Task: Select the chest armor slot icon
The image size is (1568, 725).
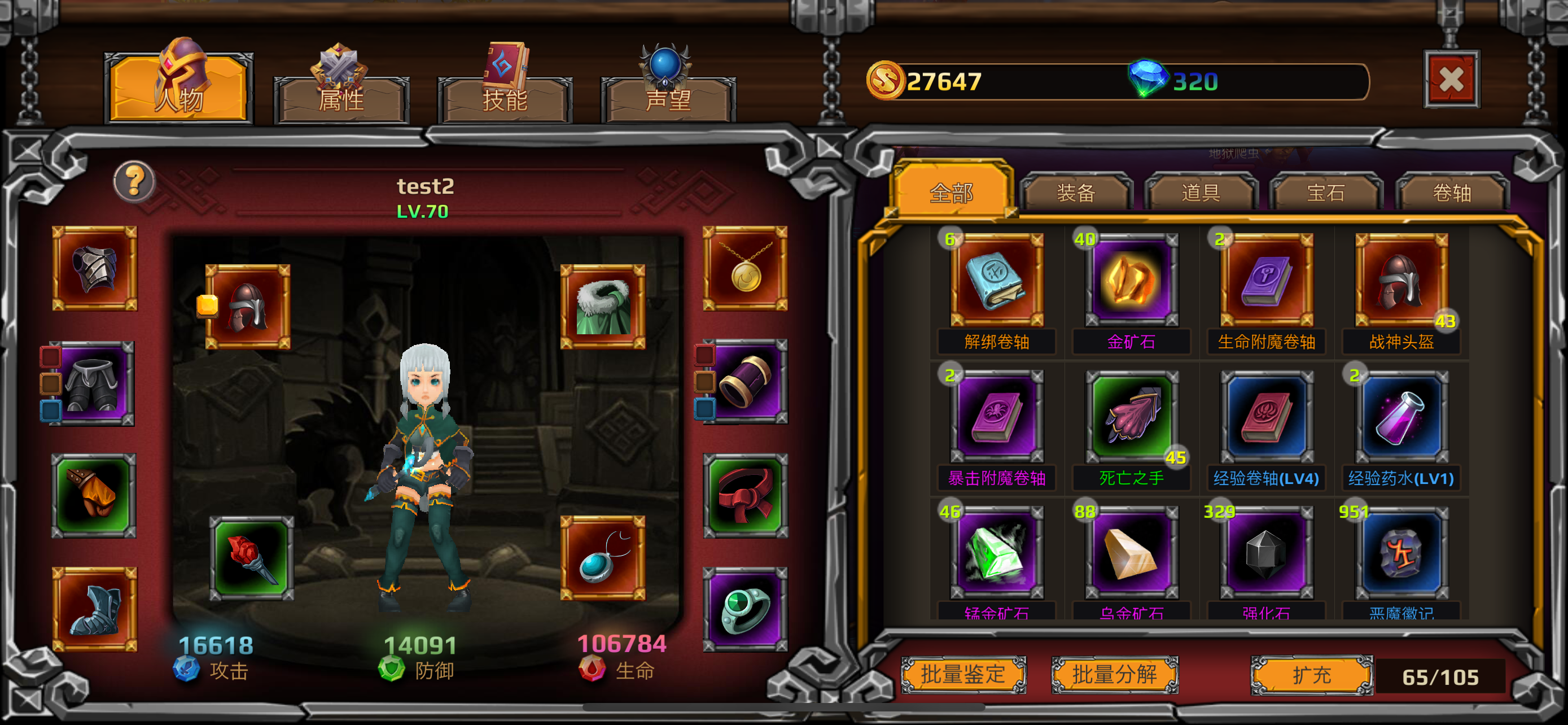Action: coord(94,270)
